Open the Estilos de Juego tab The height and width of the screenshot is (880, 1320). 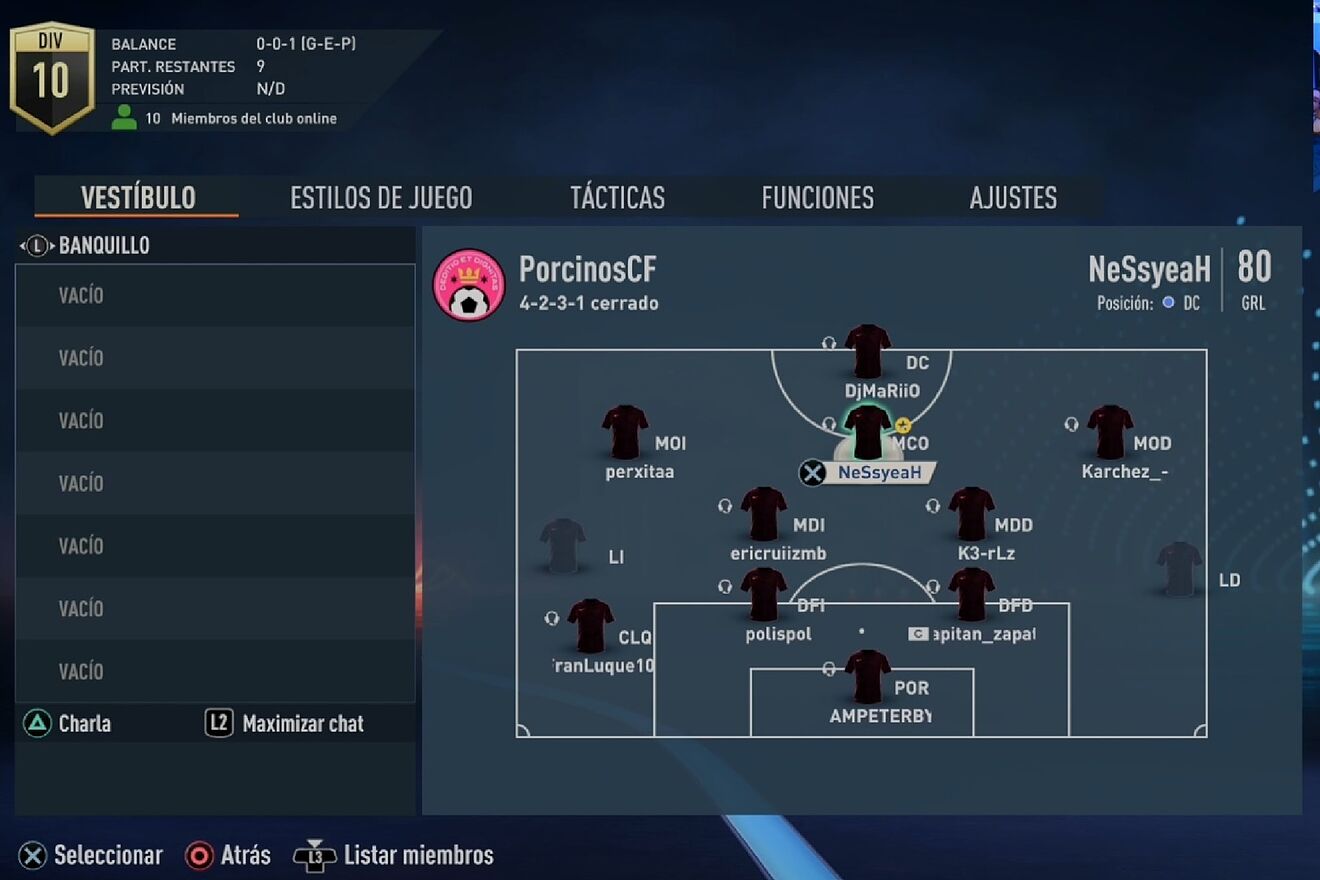click(x=381, y=198)
